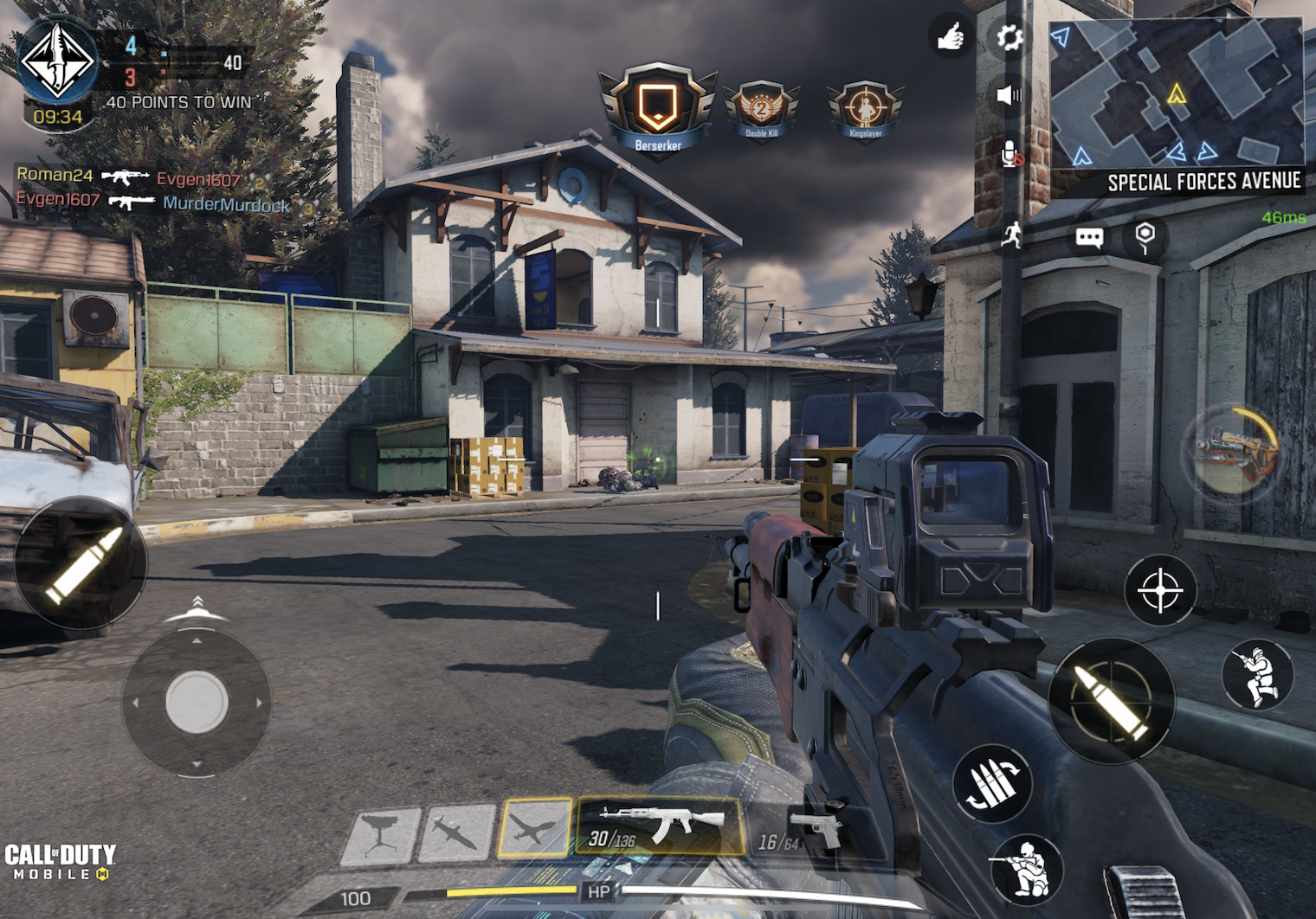Tap the jumping soldier stance button
The image size is (1316, 919).
tap(1257, 675)
